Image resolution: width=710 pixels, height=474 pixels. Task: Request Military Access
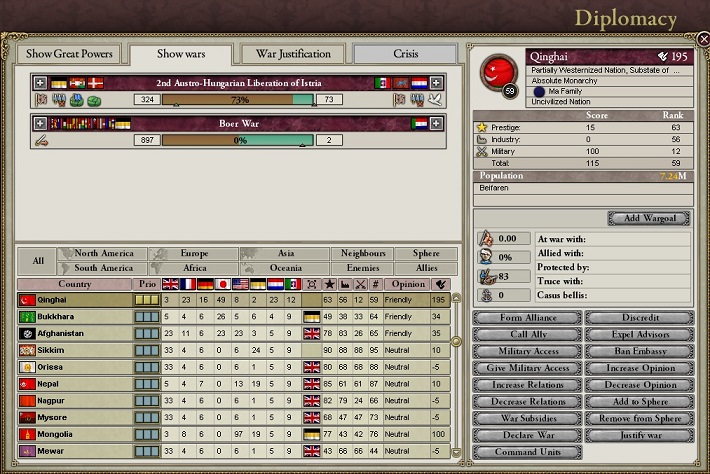tap(526, 351)
